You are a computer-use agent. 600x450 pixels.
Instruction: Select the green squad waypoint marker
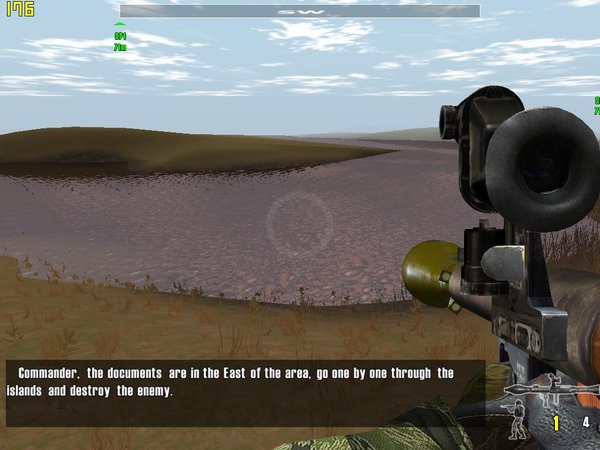pyautogui.click(x=120, y=25)
